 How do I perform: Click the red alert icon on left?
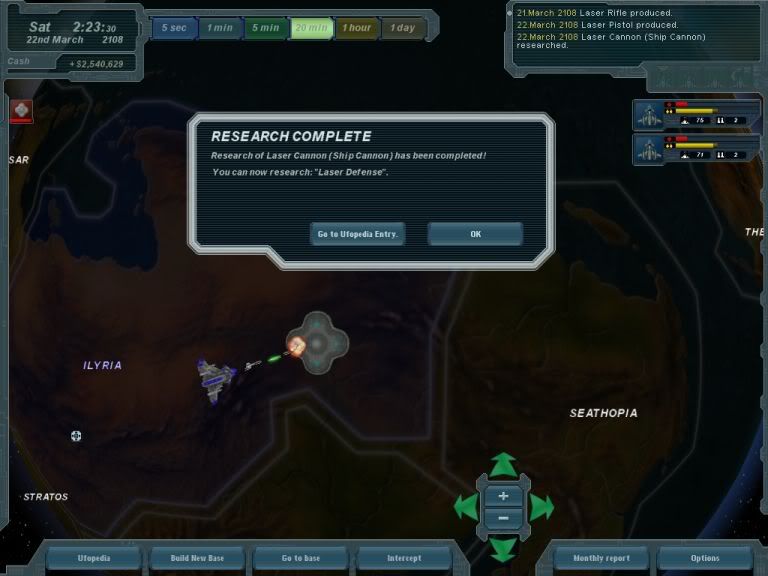(x=21, y=111)
